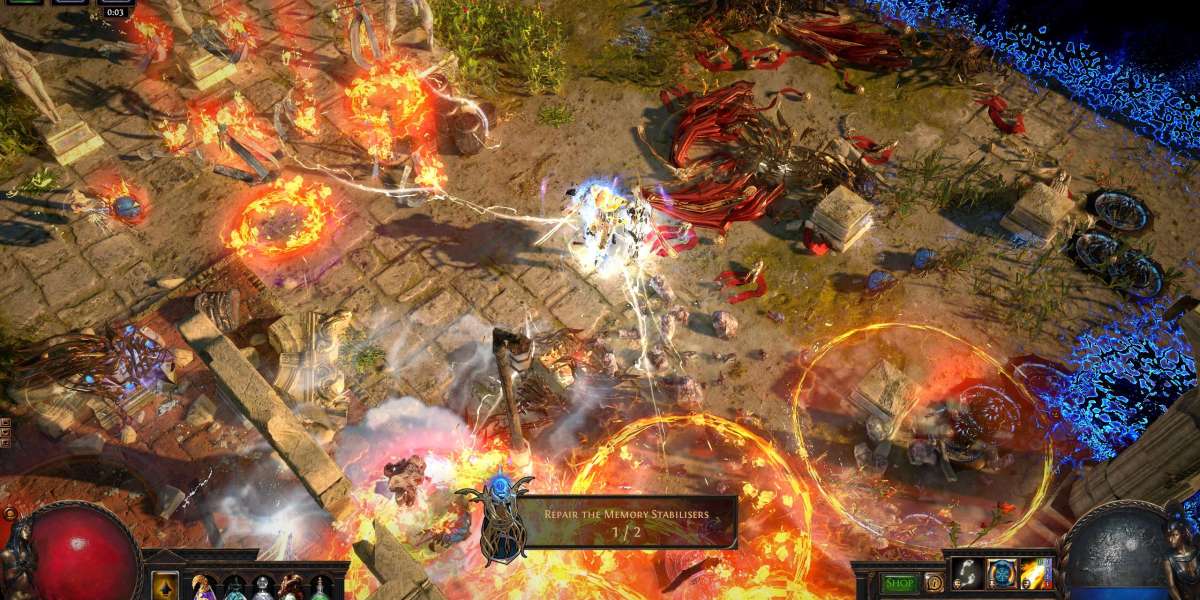This screenshot has height=600, width=1200.
Task: Click the Repair the Memory Stabilisers objective tracker
Action: tap(626, 522)
